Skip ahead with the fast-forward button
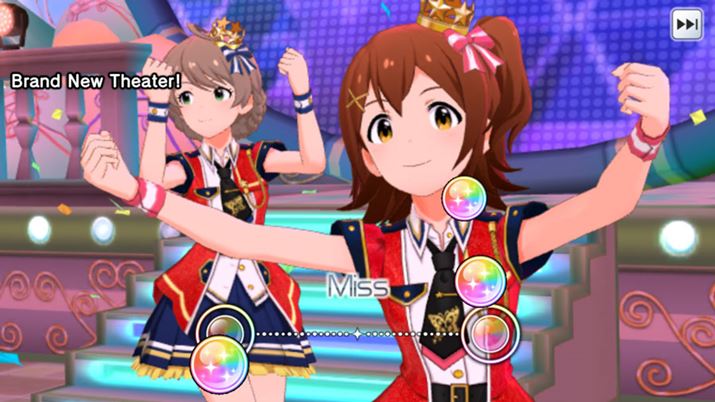715x402 pixels. coord(686,24)
